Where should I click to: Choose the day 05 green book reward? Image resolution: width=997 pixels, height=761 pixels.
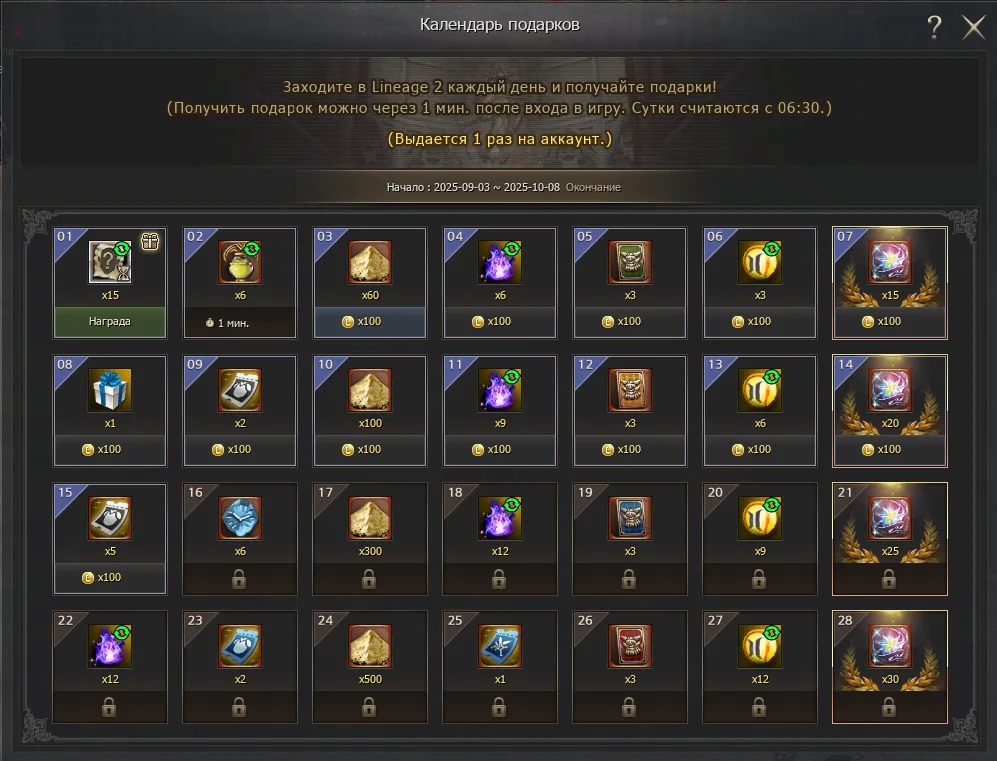630,262
